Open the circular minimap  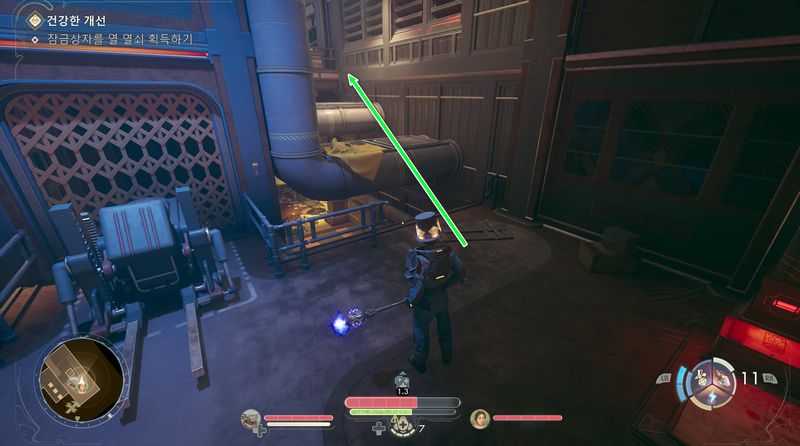[x=80, y=380]
